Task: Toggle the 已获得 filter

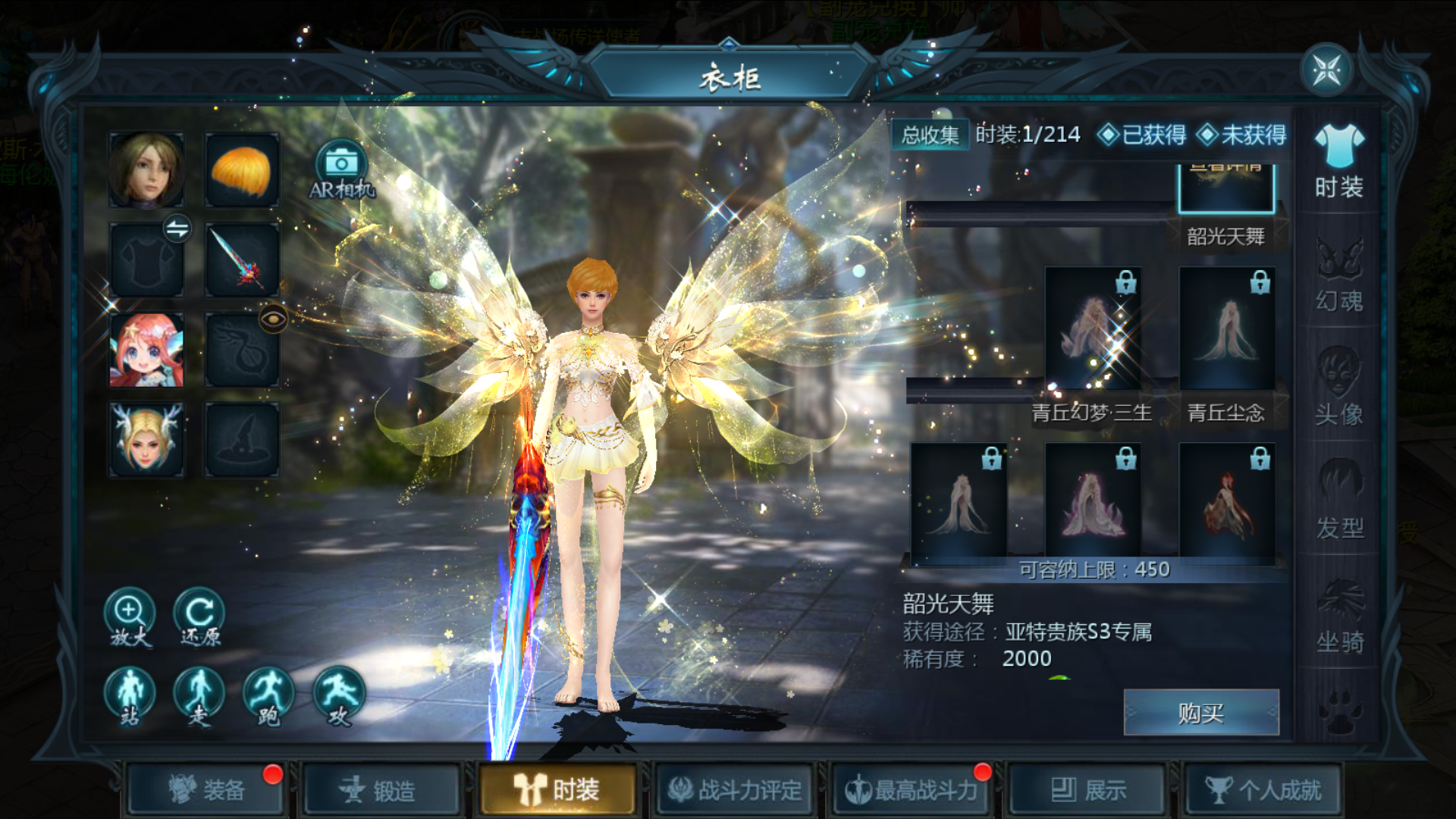Action: [1142, 135]
